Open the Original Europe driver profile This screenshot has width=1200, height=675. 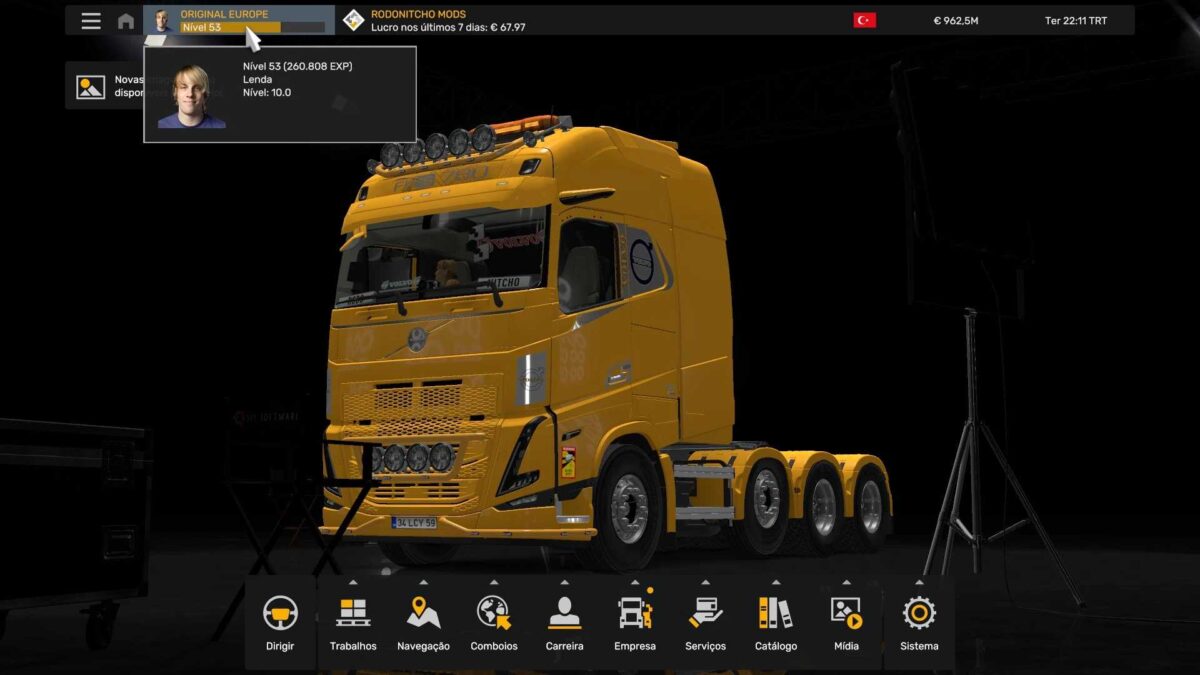point(238,20)
